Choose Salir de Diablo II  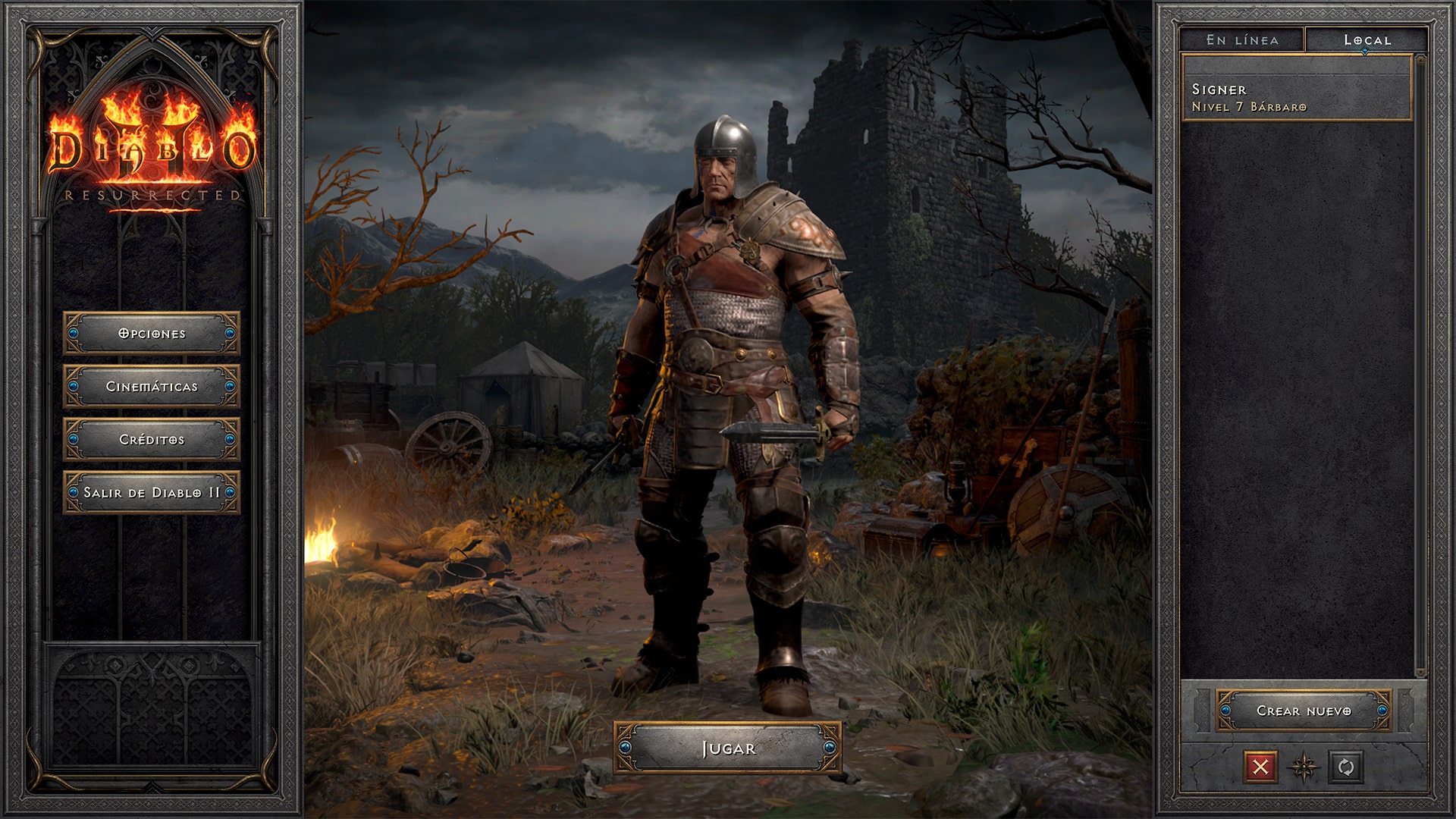click(152, 492)
